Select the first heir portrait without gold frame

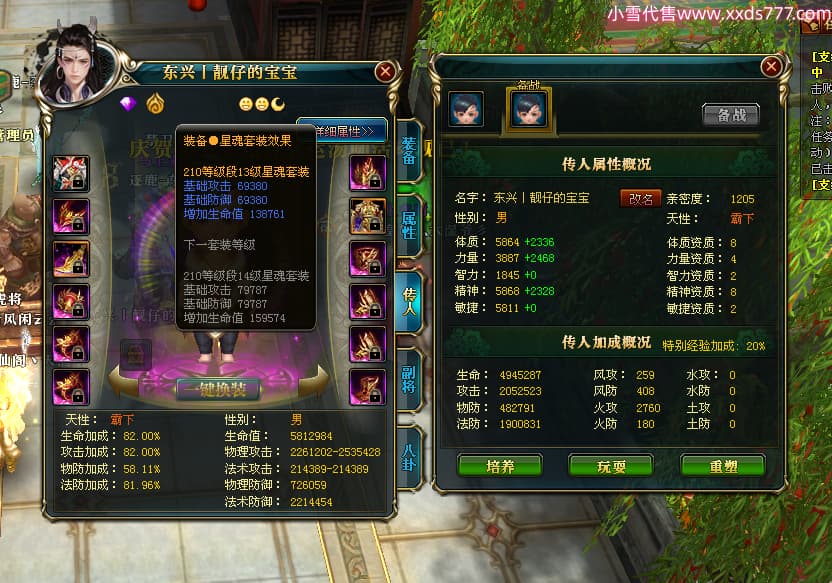click(x=466, y=109)
